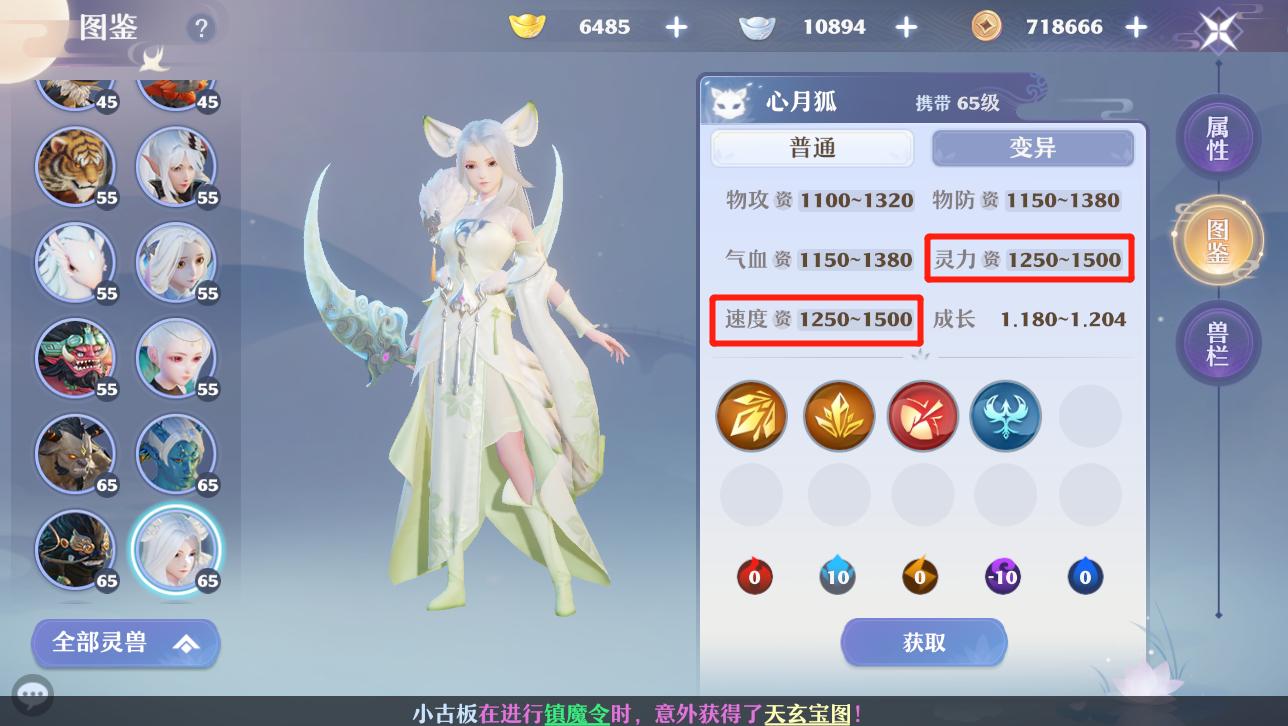Click the fox emblem on 心月狐 panel header
Image resolution: width=1288 pixels, height=726 pixels.
[x=729, y=101]
